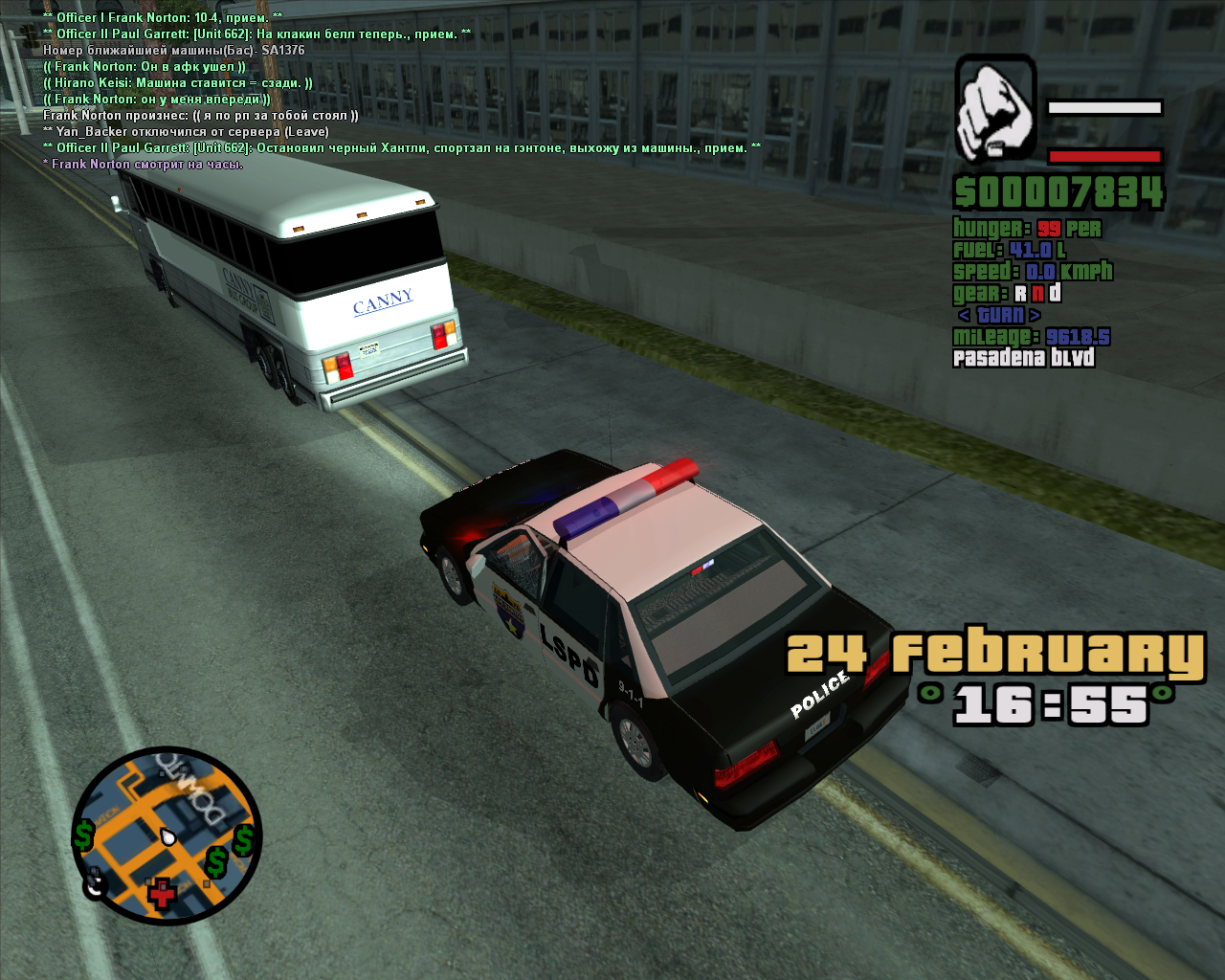Click the right turn signal arrow
The width and height of the screenshot is (1225, 980).
click(1035, 315)
